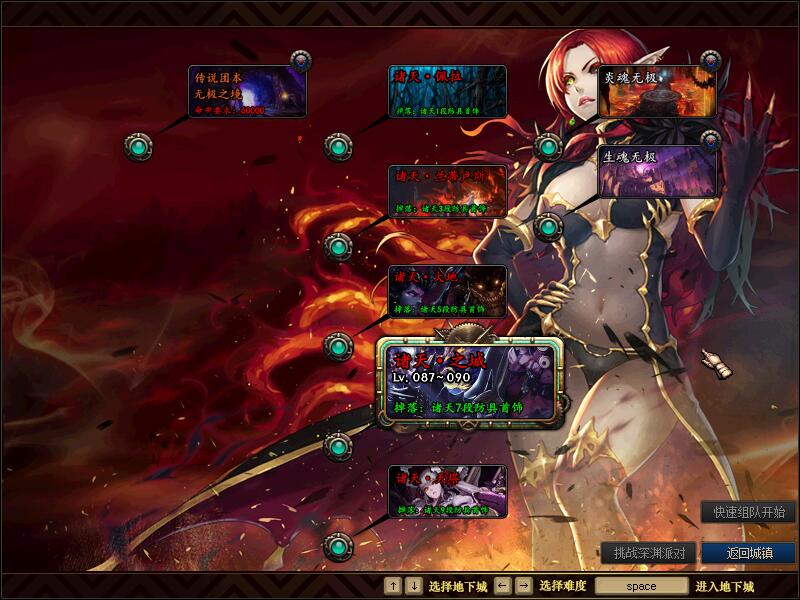
Task: Start the 挑战深渊派对 abyss party challenge
Action: pos(648,553)
